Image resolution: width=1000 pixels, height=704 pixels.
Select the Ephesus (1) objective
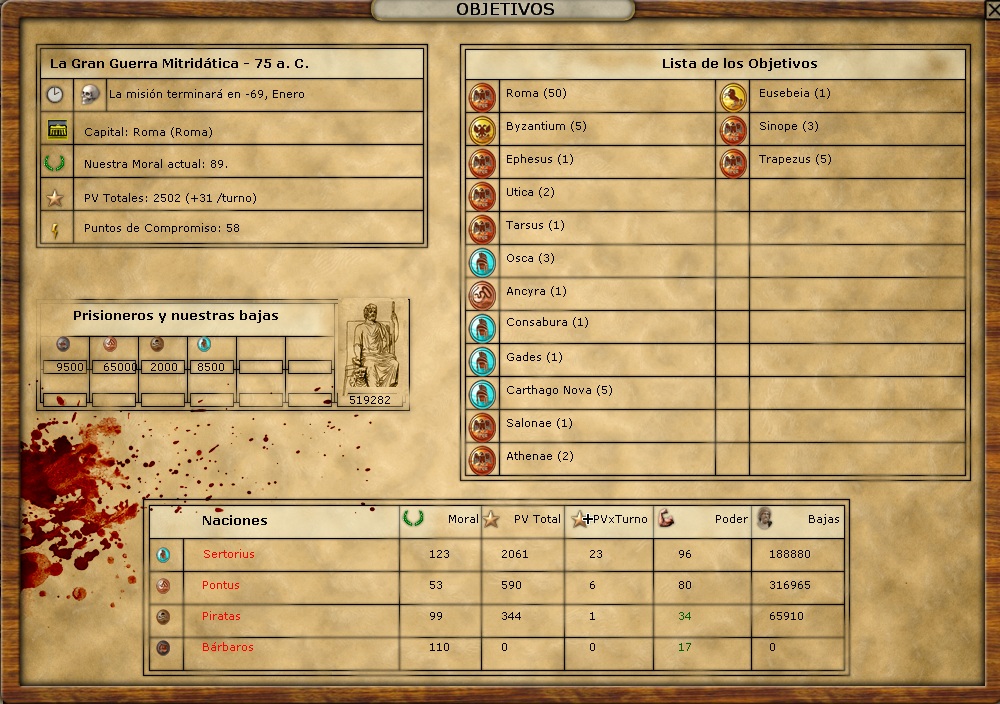pos(539,160)
